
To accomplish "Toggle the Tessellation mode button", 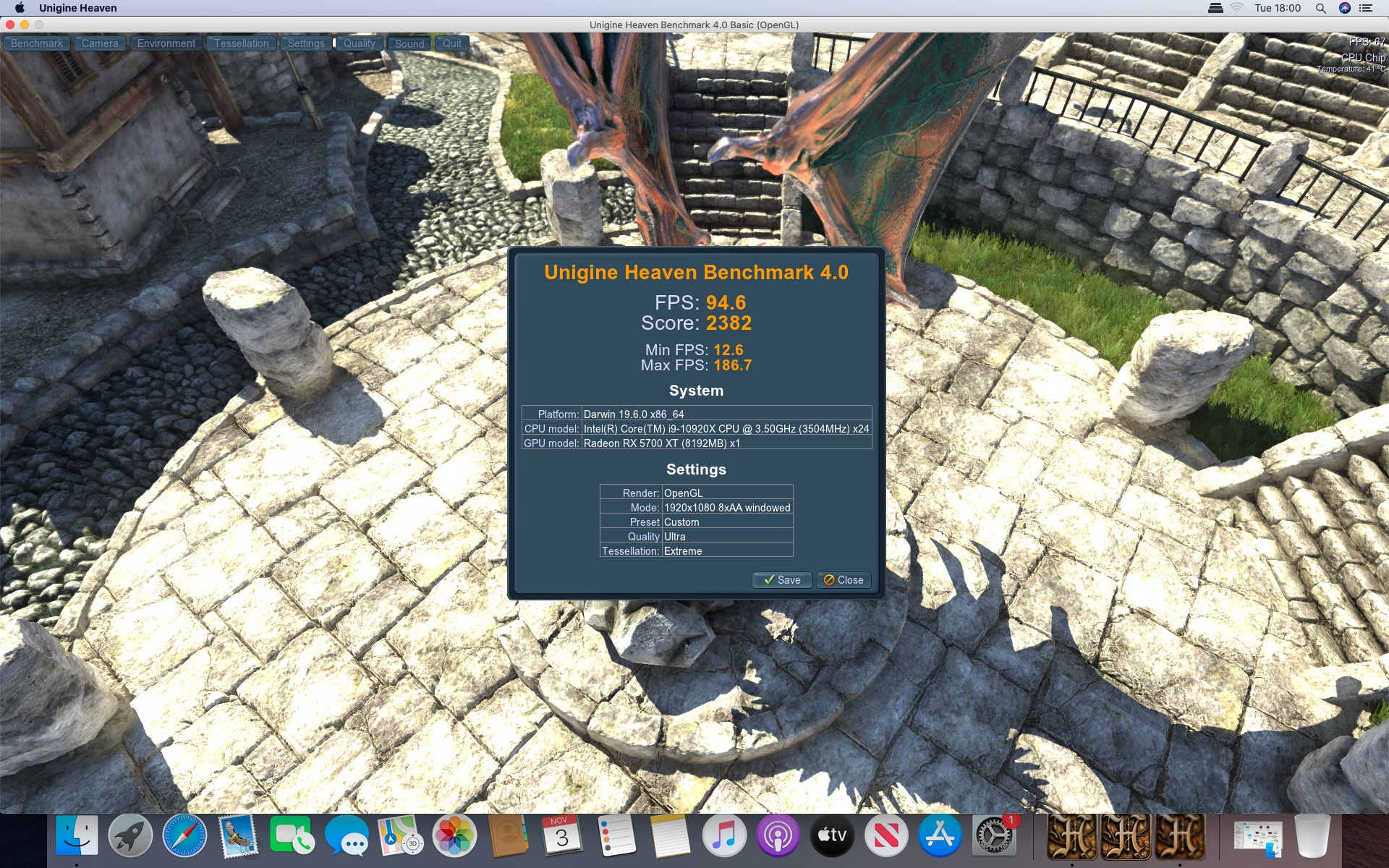I will (x=241, y=43).
